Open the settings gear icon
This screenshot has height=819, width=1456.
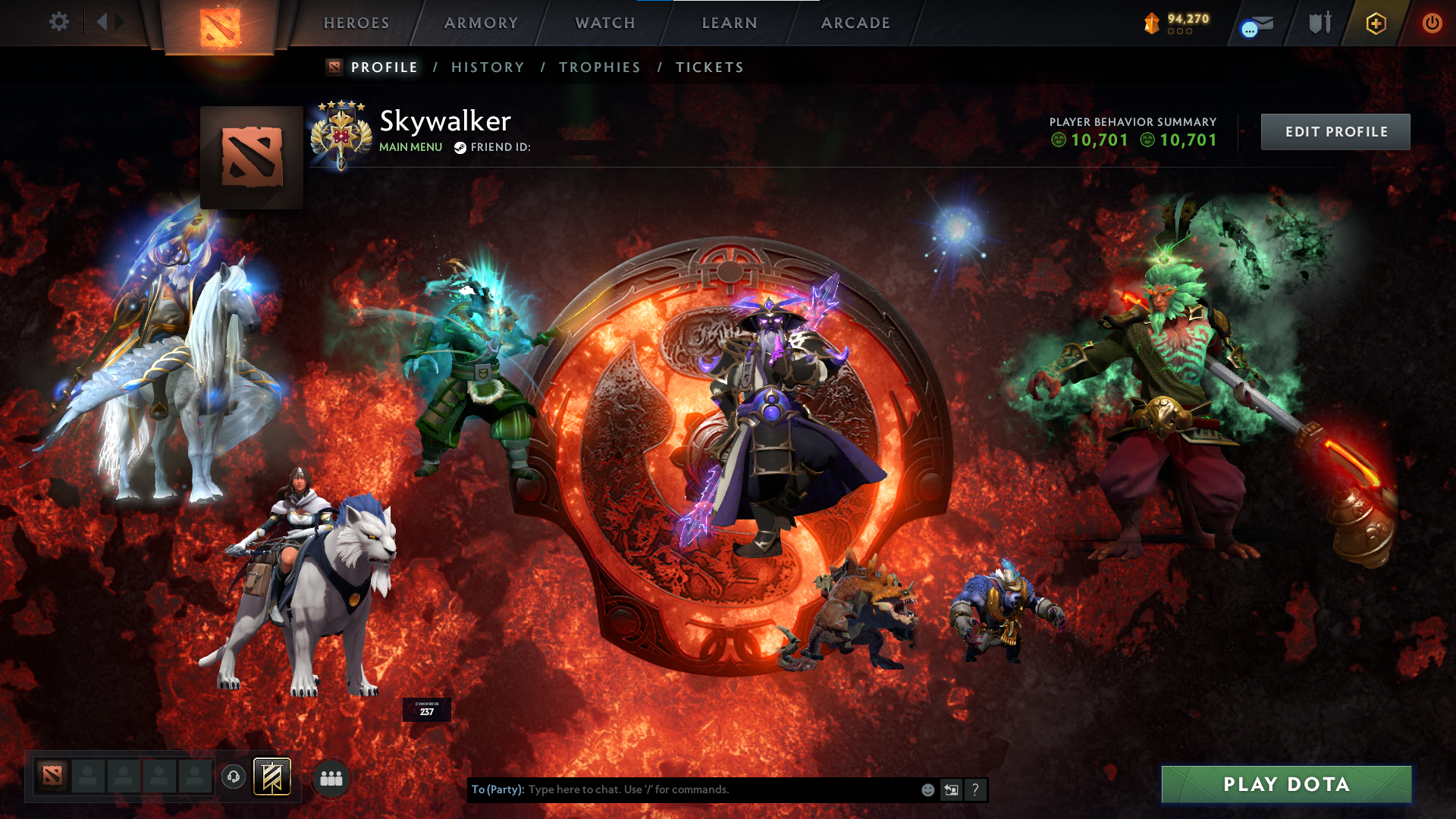[59, 22]
